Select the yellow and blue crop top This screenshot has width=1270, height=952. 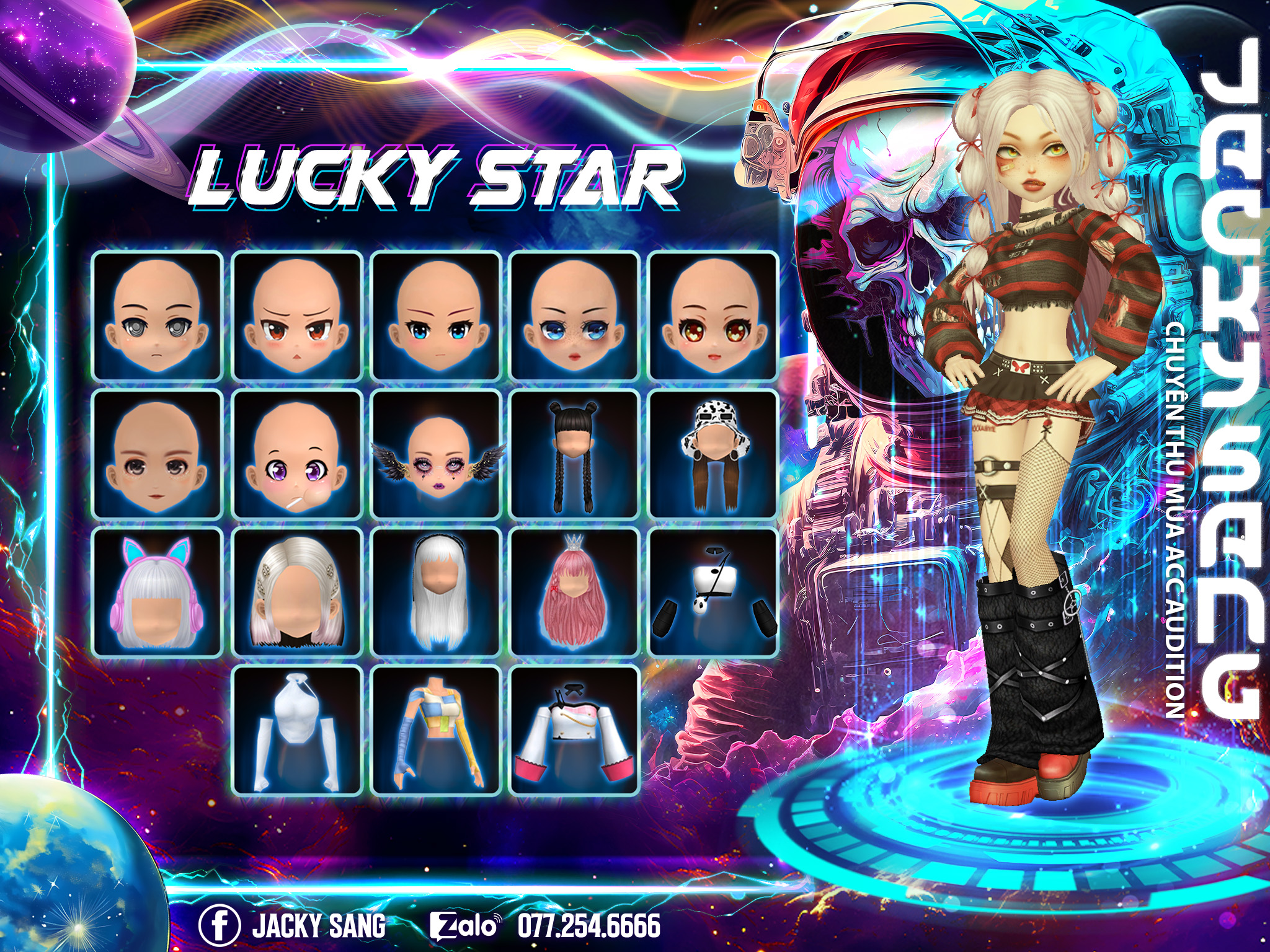click(x=436, y=730)
